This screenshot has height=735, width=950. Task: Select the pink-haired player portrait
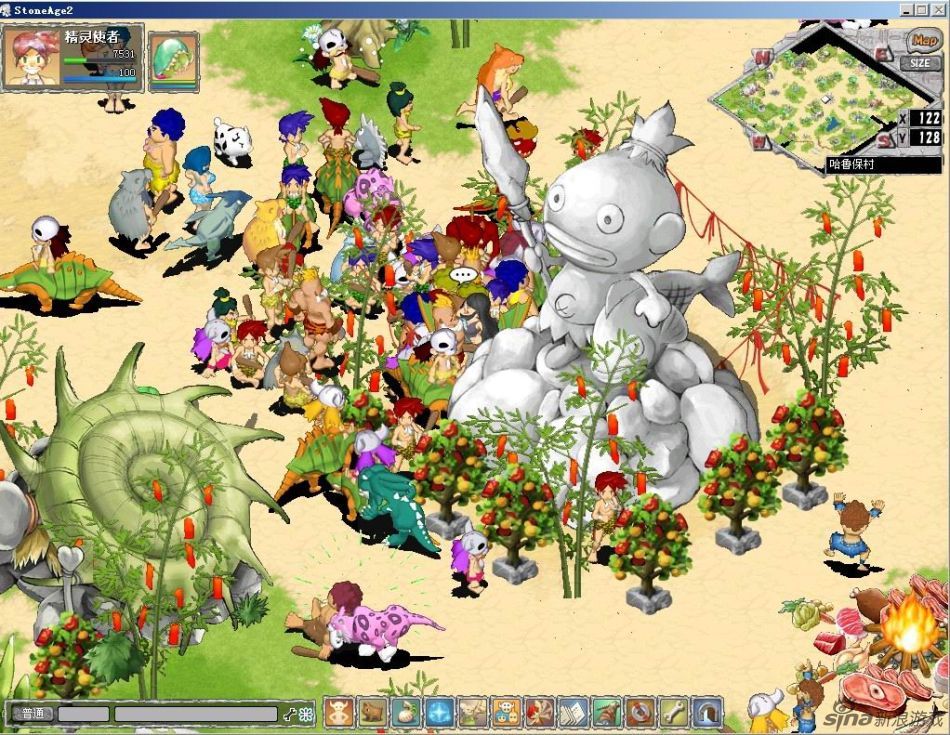click(31, 57)
